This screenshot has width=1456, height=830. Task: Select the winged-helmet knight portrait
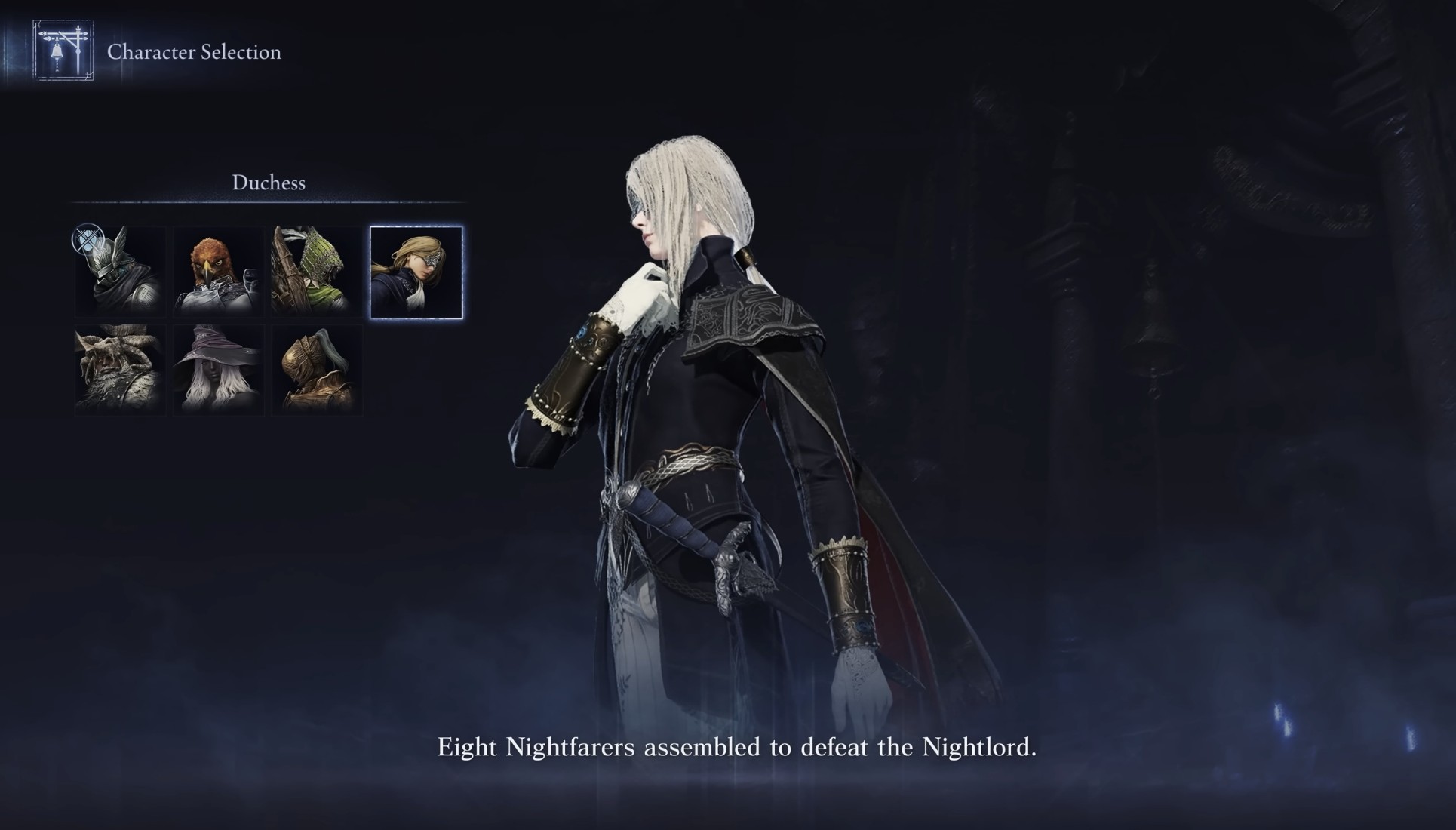point(121,272)
